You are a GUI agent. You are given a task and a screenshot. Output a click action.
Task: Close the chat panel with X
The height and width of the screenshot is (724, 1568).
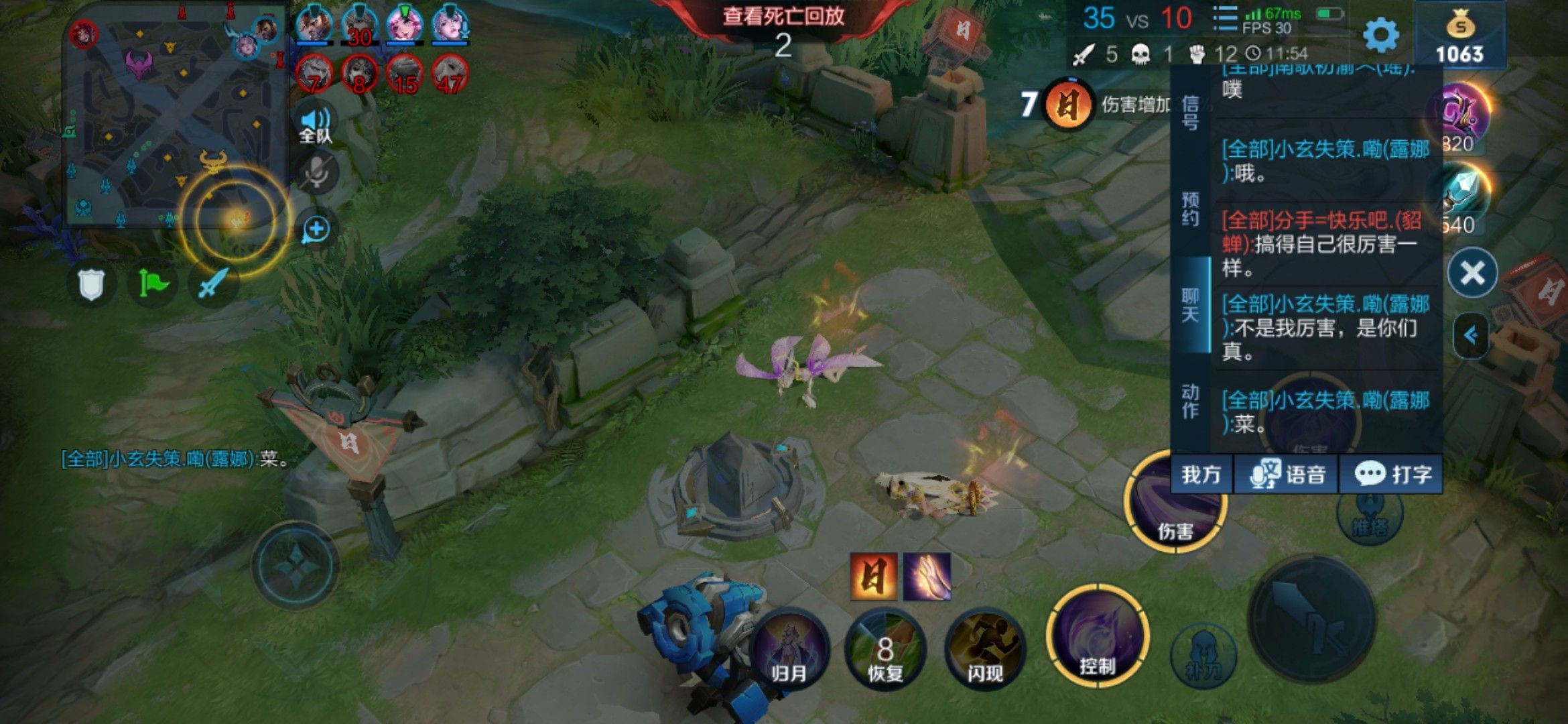[1472, 273]
